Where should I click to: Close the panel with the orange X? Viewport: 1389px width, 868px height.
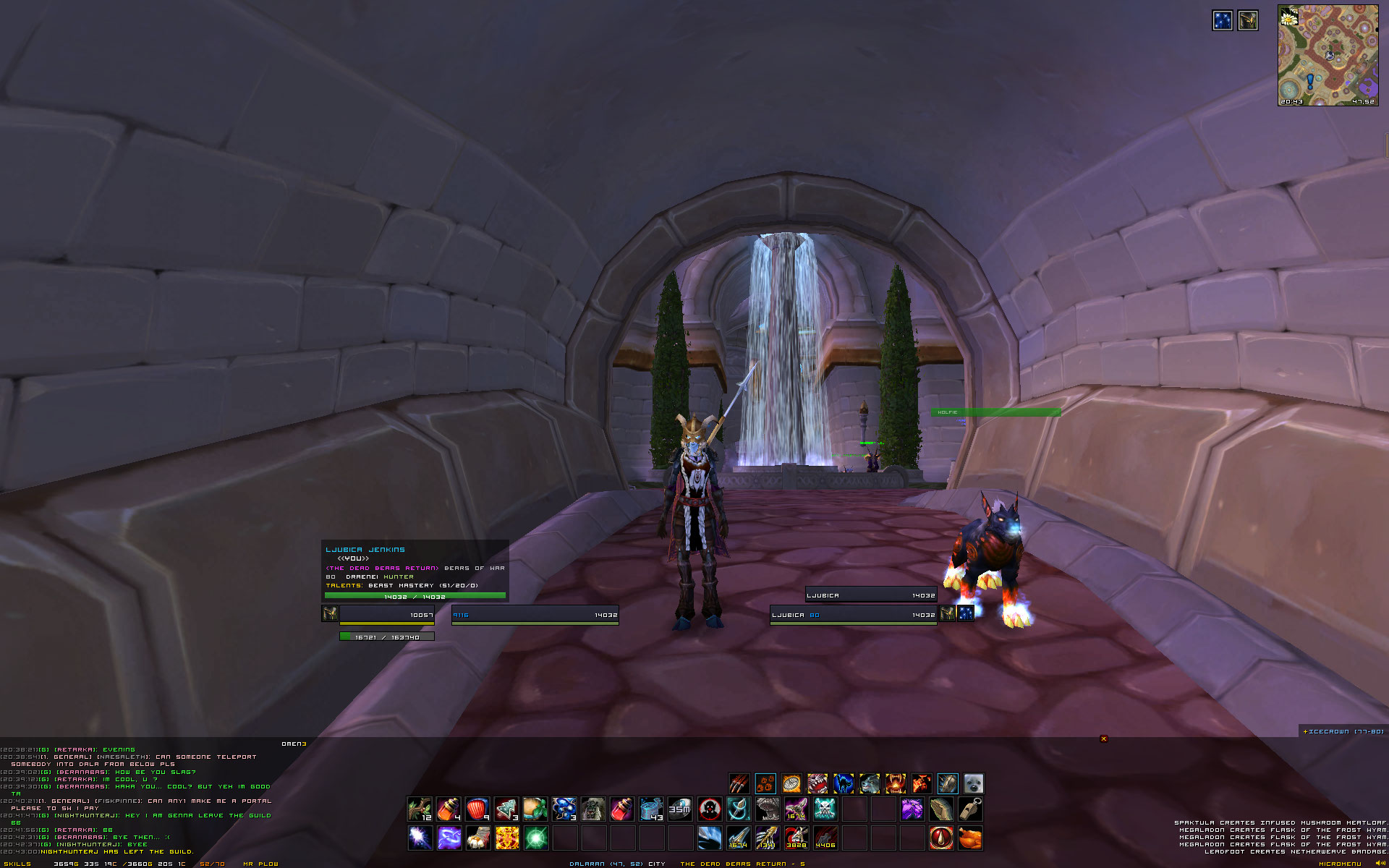pos(1103,739)
